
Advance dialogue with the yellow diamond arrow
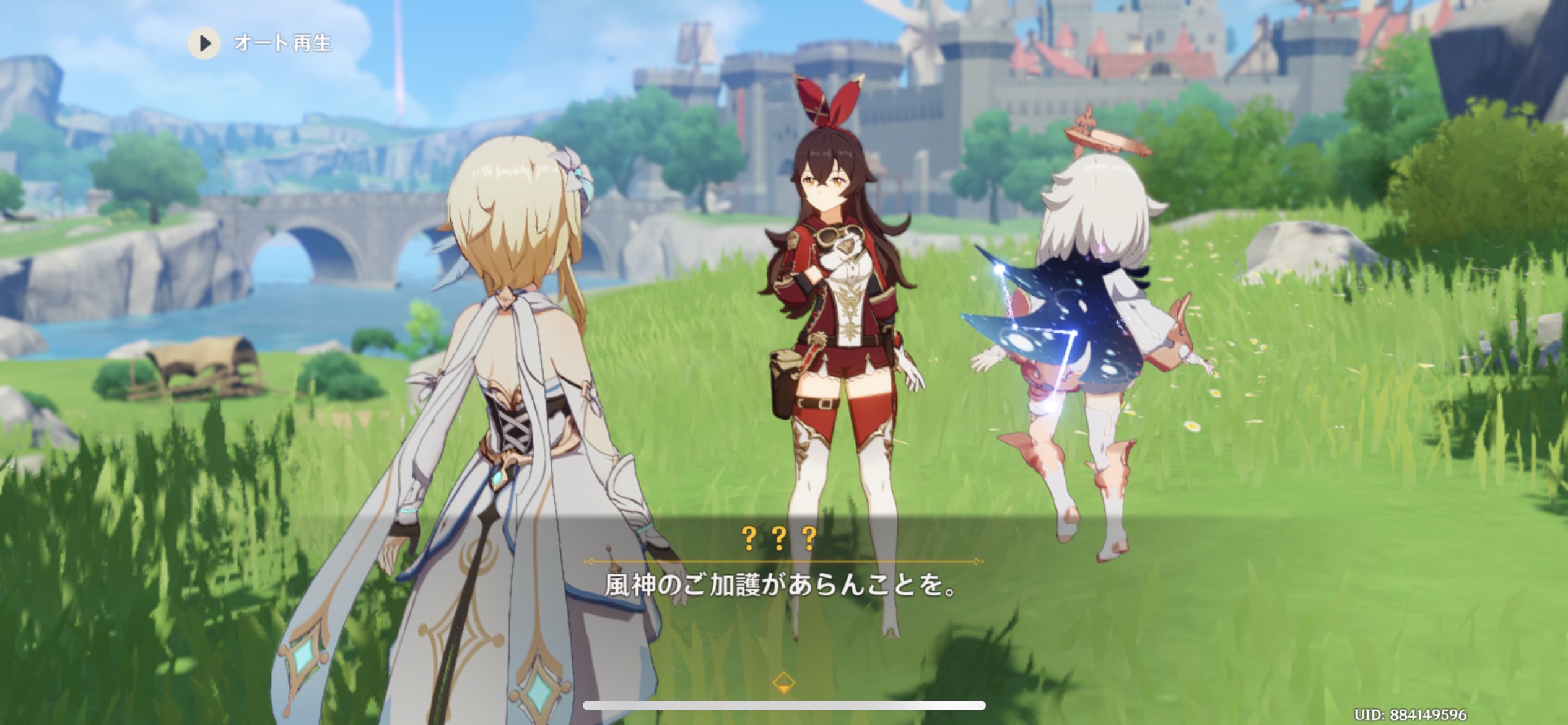pos(783,682)
